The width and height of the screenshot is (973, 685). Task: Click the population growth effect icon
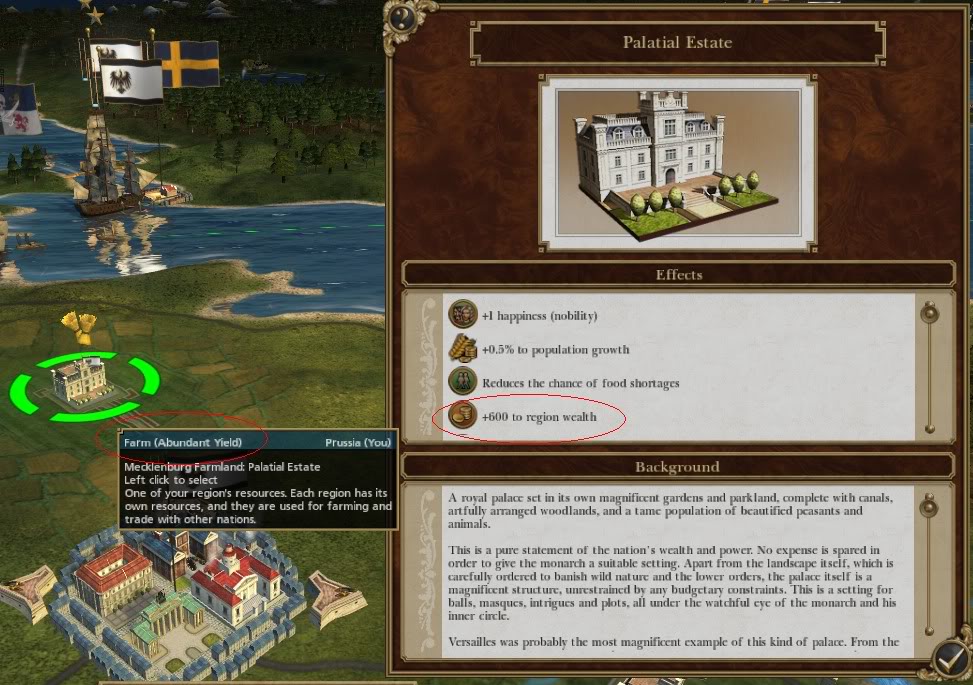(462, 349)
